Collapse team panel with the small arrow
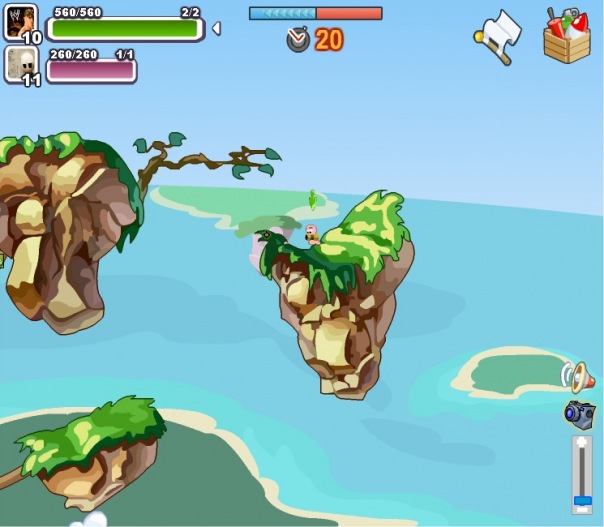Viewport: 604px width, 527px height. tap(216, 28)
